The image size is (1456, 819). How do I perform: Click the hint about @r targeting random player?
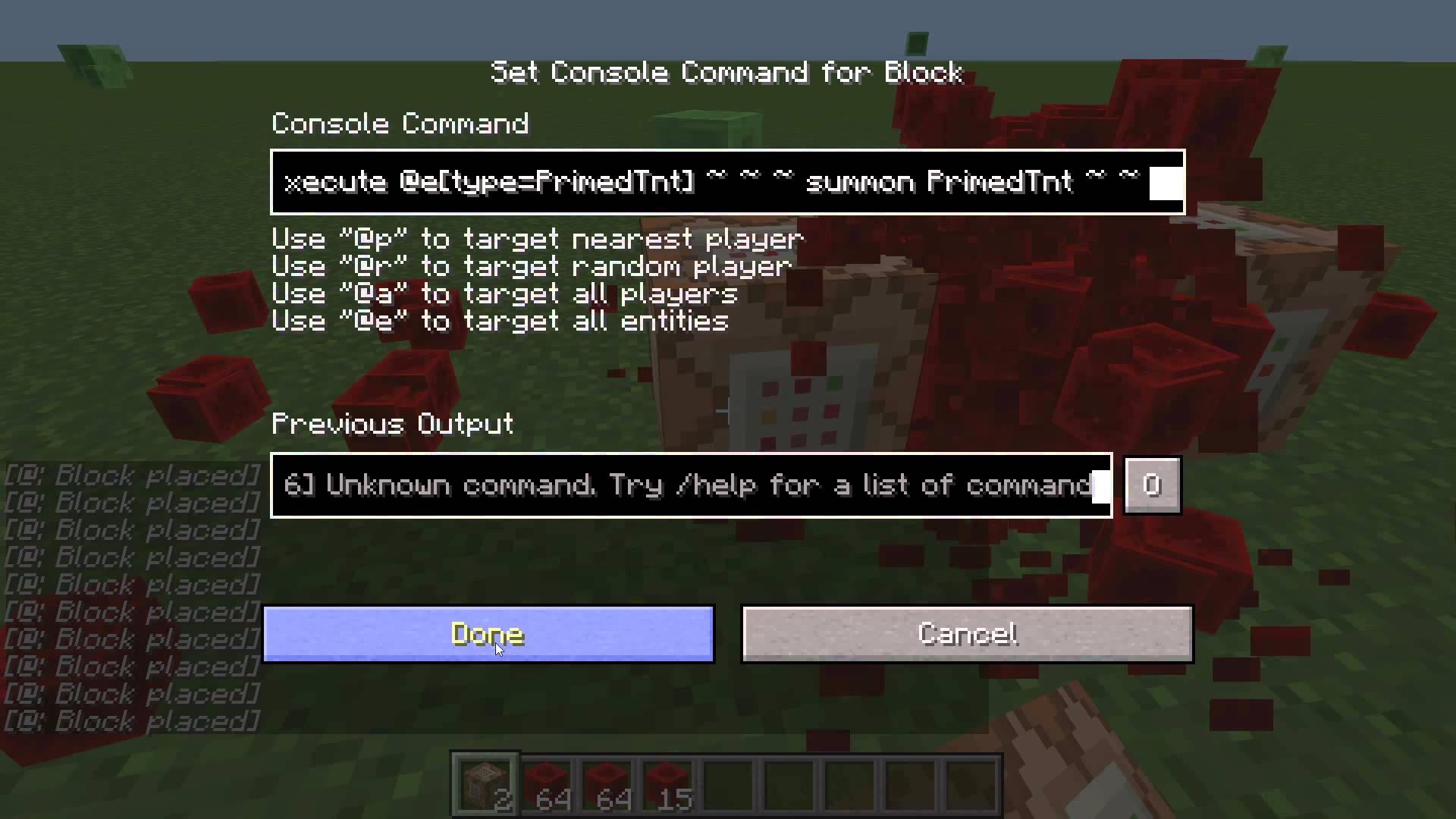(531, 266)
